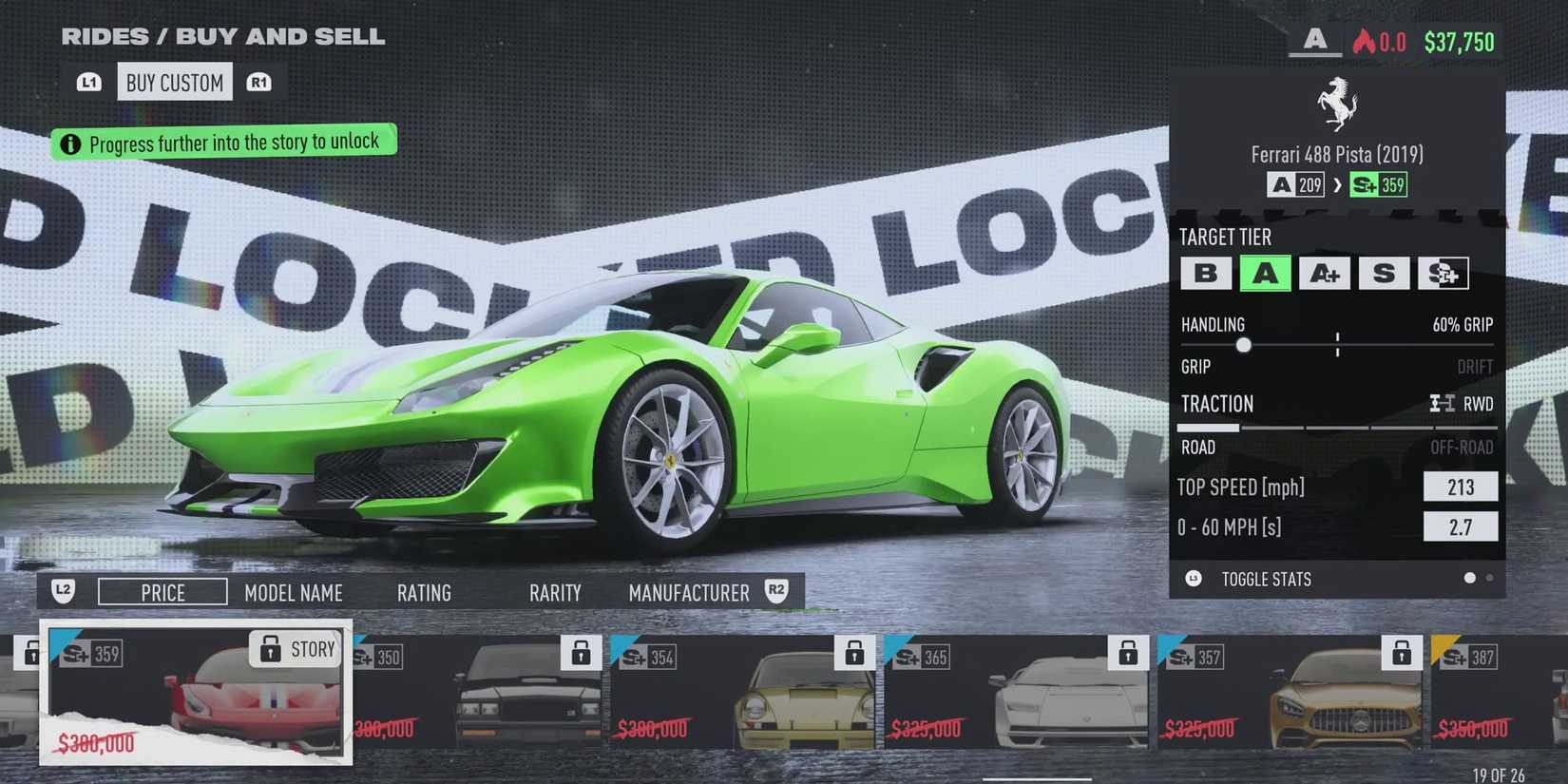Click the lock icon on the black car thumbnail
This screenshot has width=1568, height=784.
click(582, 653)
